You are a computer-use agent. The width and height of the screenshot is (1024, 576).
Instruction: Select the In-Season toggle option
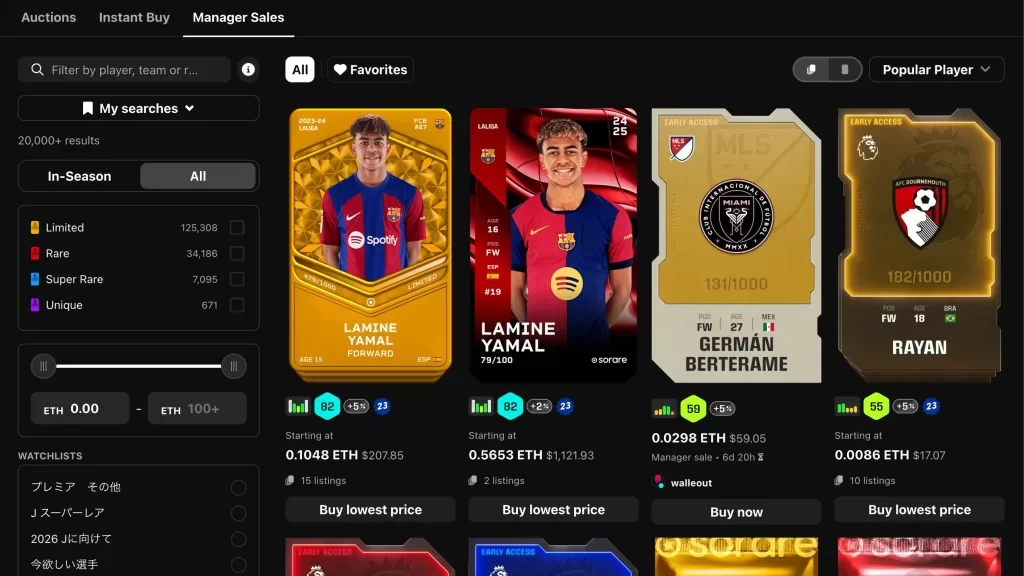tap(80, 176)
